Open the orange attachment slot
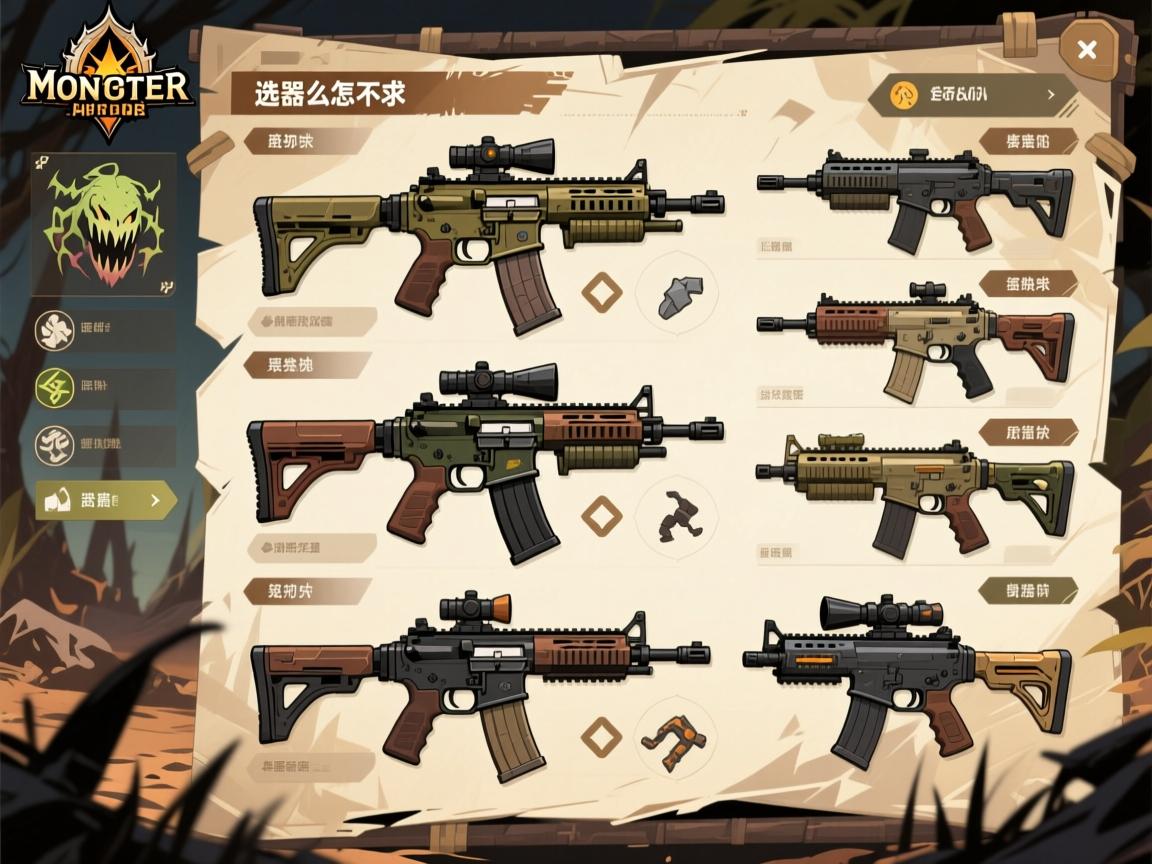This screenshot has width=1152, height=864. 675,737
